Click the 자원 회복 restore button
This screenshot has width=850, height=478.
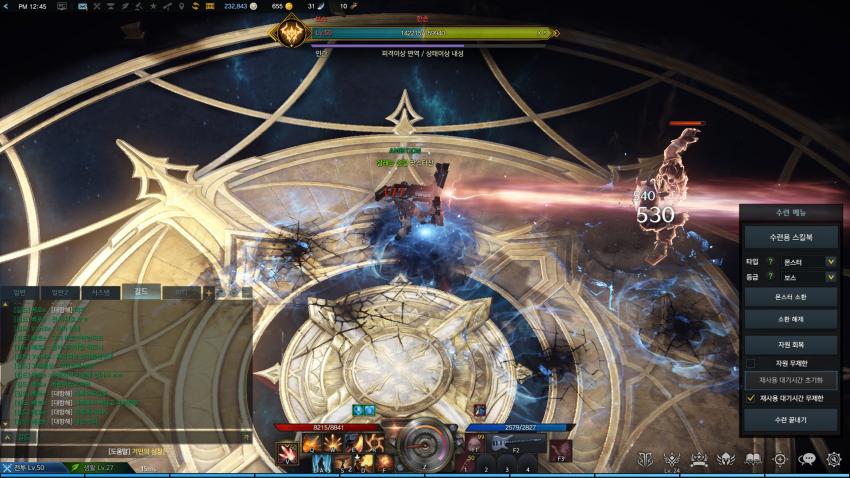tap(790, 343)
